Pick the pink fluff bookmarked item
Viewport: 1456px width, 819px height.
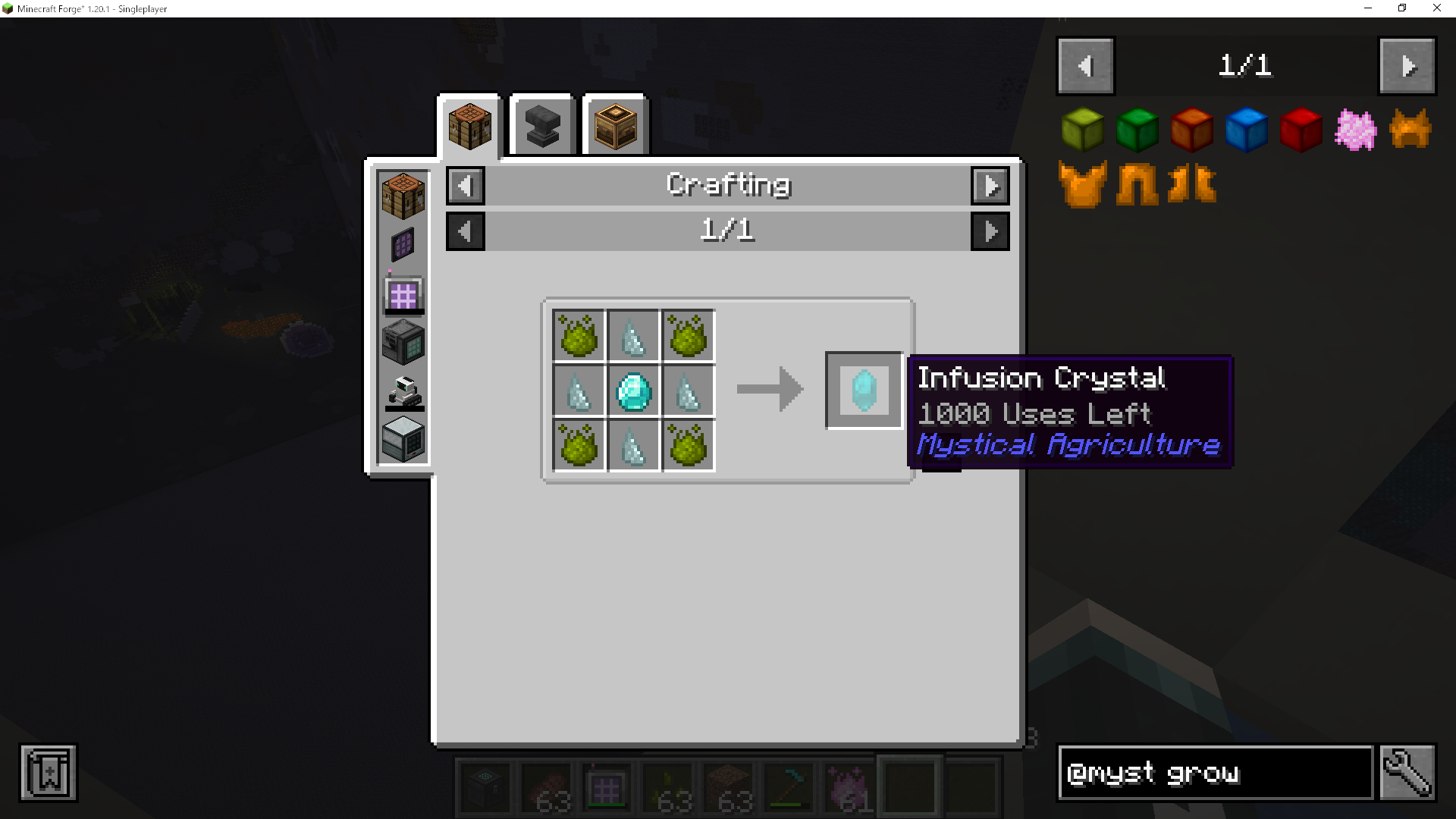[x=1354, y=129]
